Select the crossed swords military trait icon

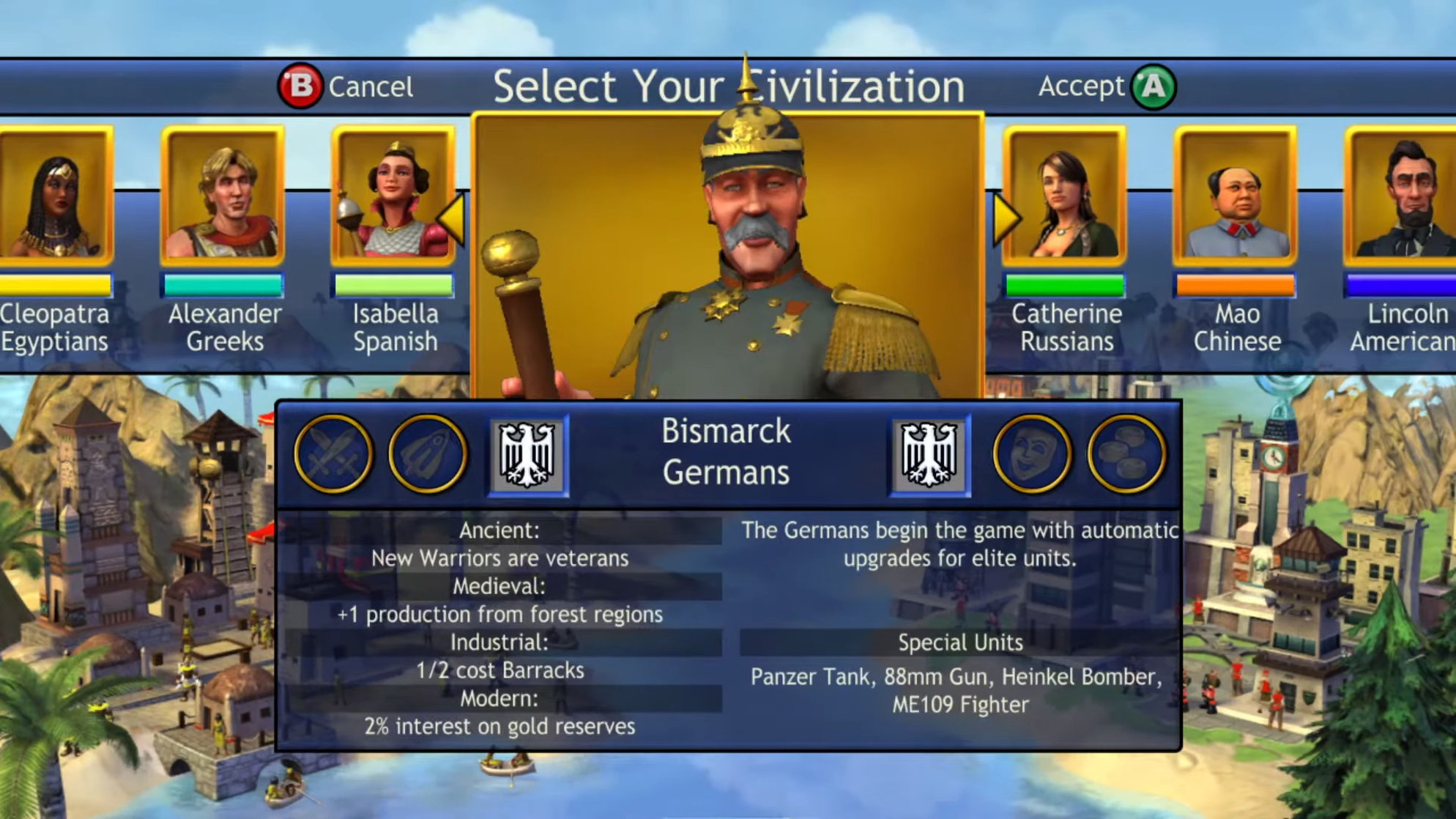coord(333,454)
